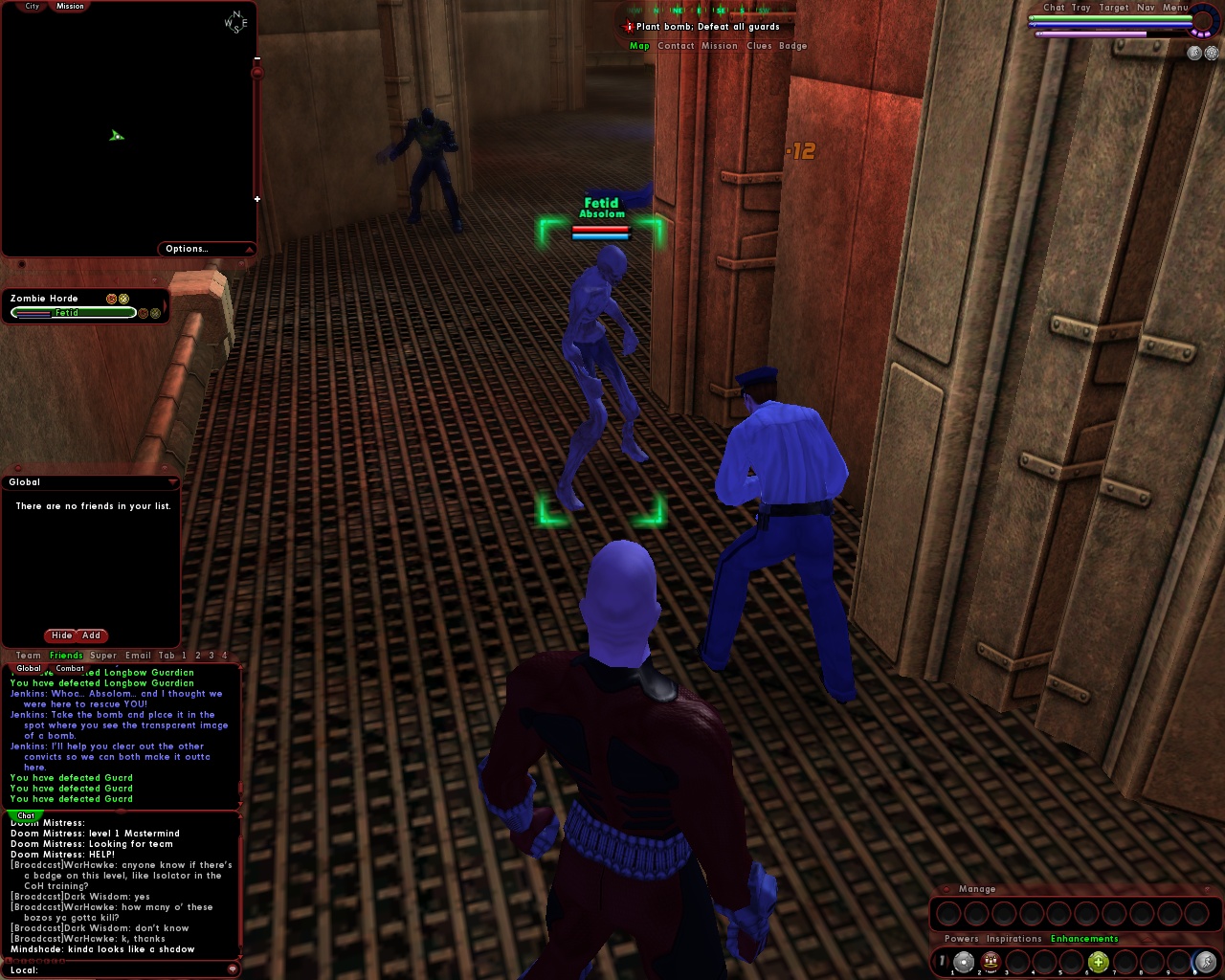Click the Add button in the Global window

coord(90,635)
